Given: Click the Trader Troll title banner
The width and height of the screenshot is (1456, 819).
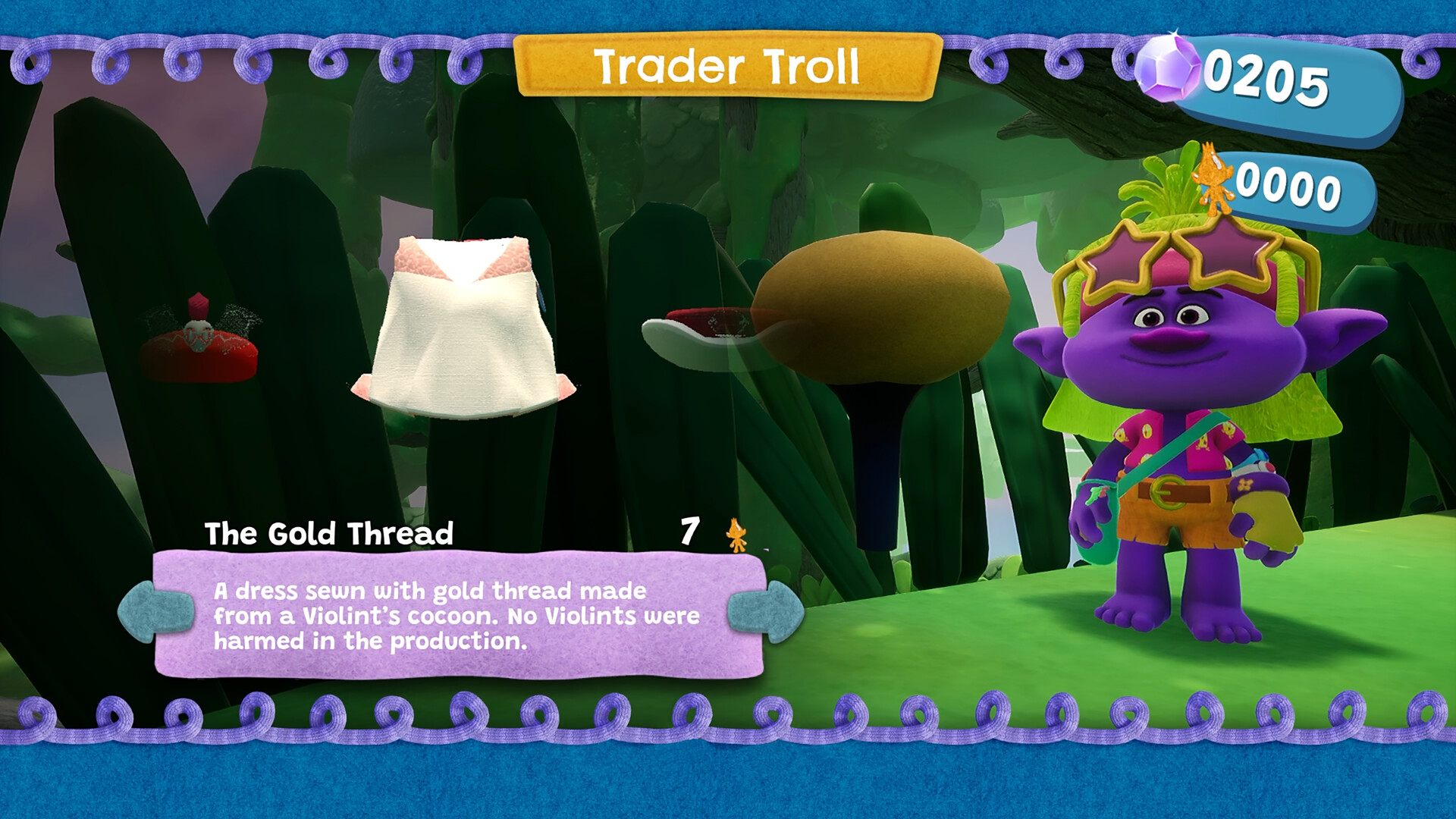Looking at the screenshot, I should click(x=728, y=68).
